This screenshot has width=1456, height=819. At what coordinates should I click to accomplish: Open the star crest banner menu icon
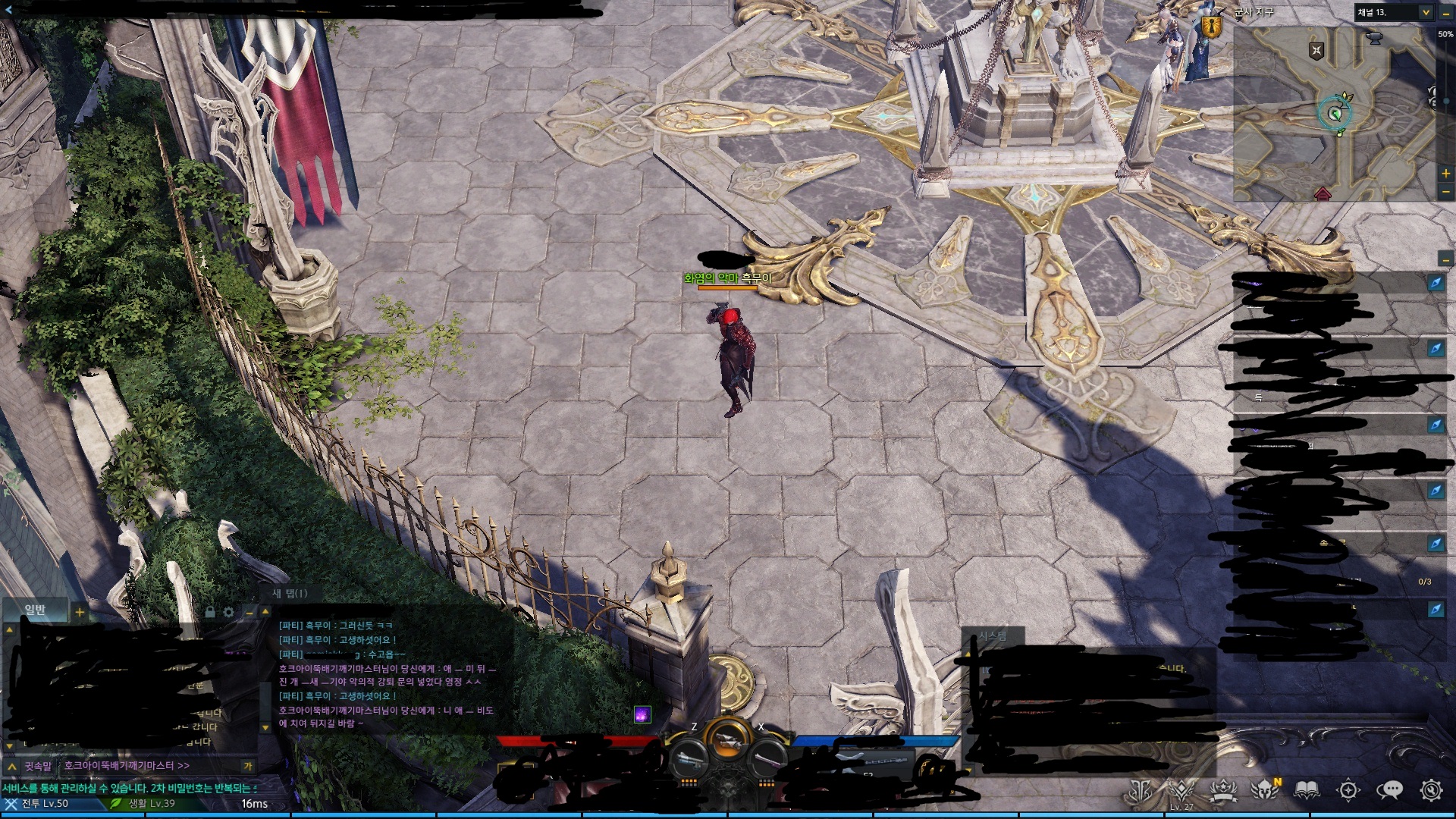[x=1223, y=790]
